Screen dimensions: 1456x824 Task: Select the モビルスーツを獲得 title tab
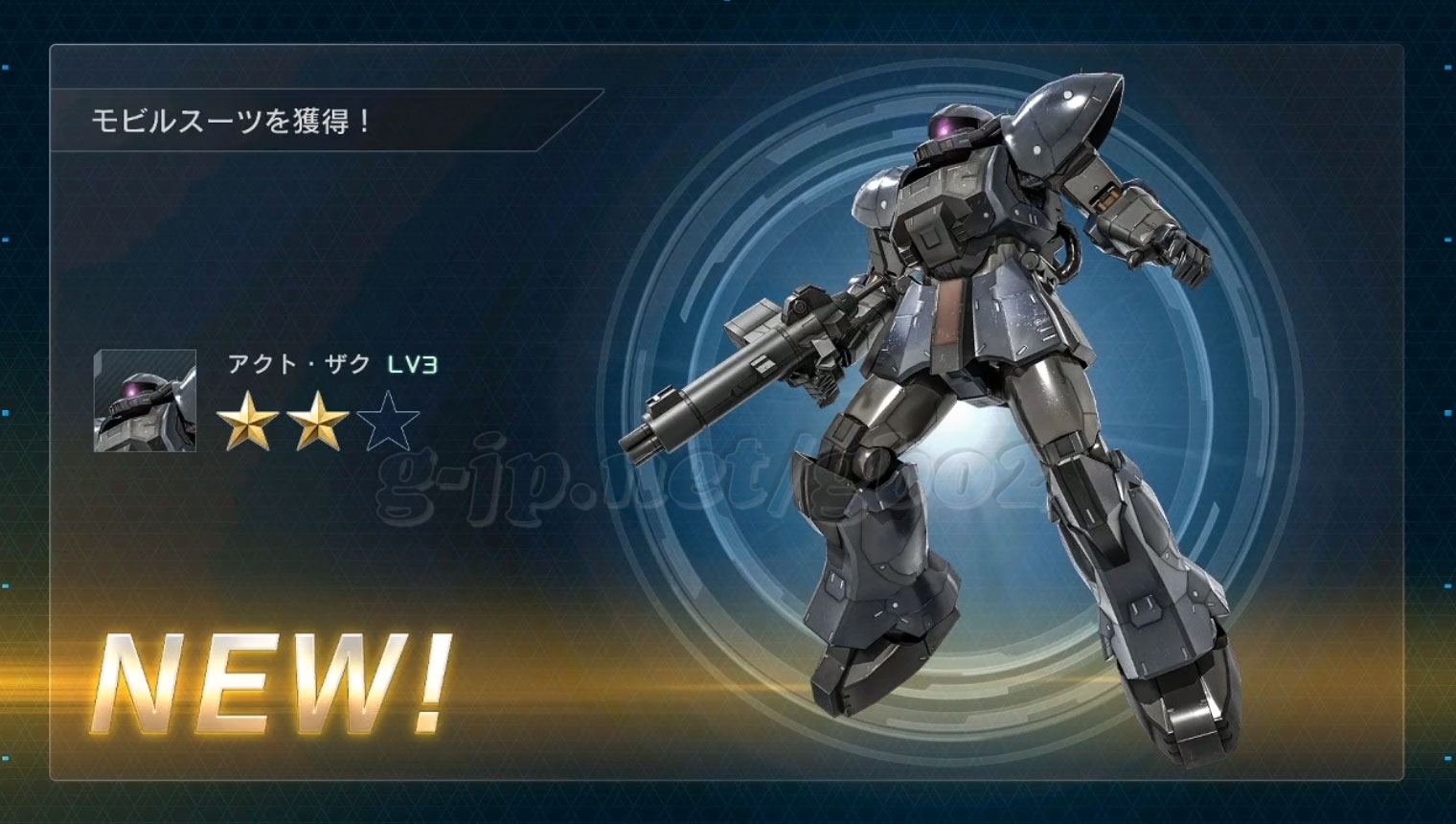coord(230,122)
